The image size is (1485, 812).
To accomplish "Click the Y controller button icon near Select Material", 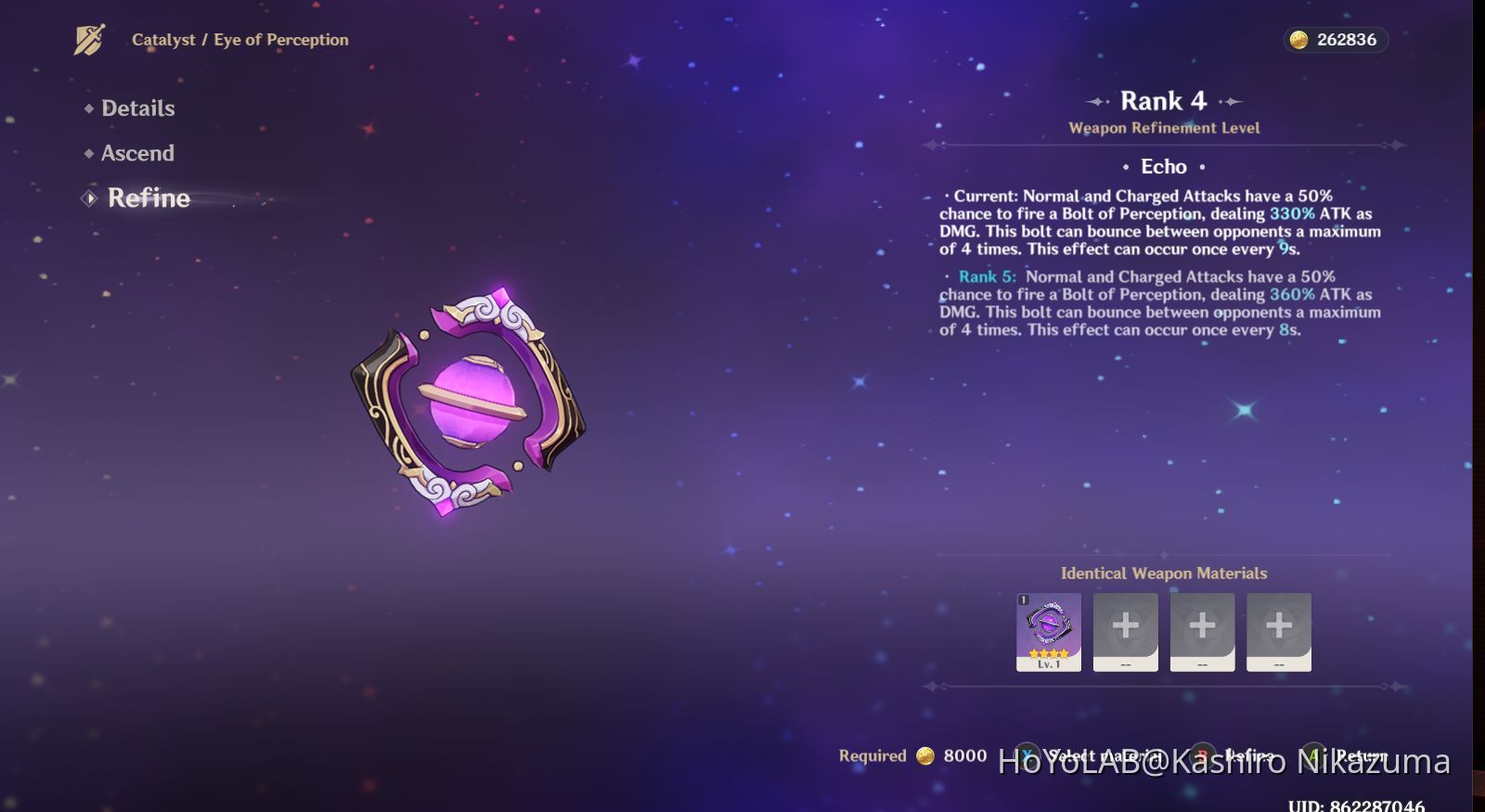I will pyautogui.click(x=1026, y=755).
